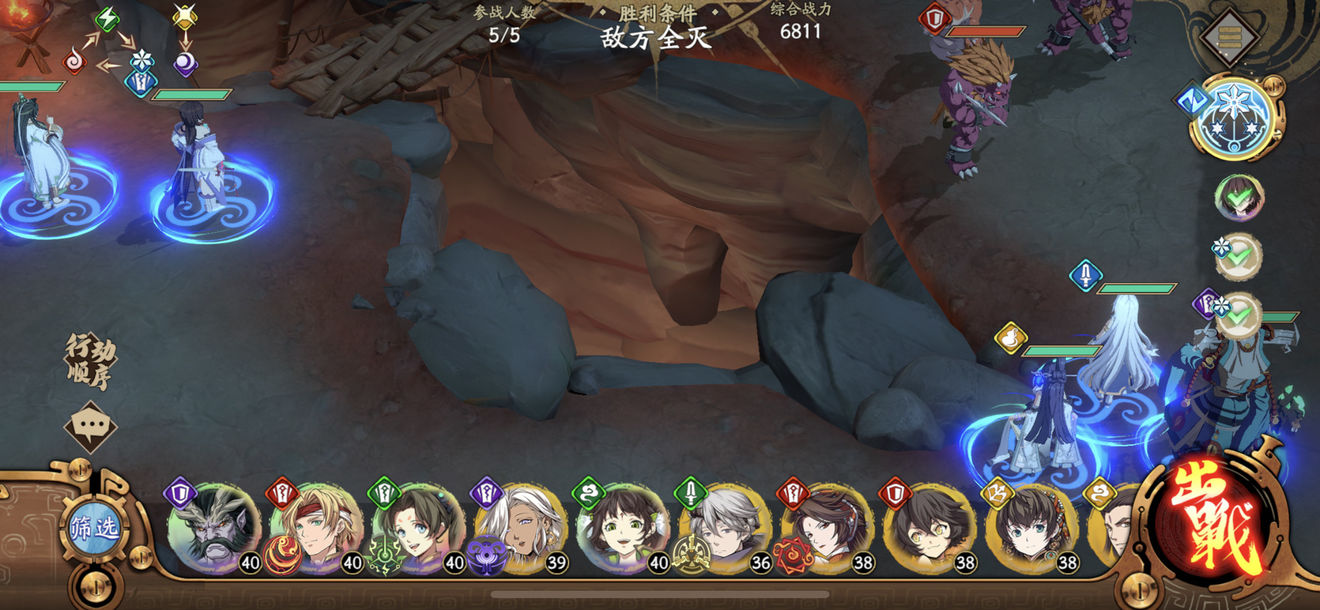Open the 筛选 filter for heroes
This screenshot has width=1320, height=610.
(x=93, y=527)
